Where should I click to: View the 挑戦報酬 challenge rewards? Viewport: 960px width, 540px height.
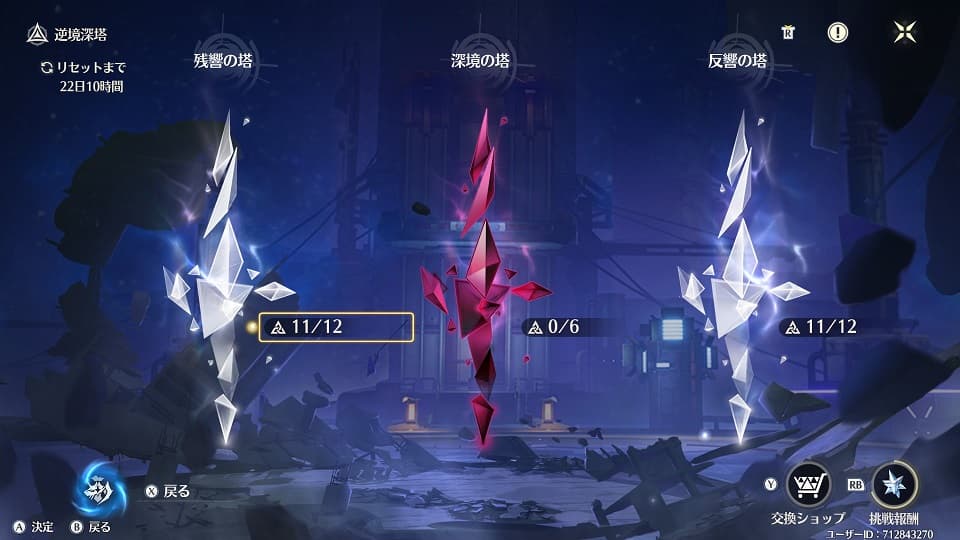pos(893,485)
